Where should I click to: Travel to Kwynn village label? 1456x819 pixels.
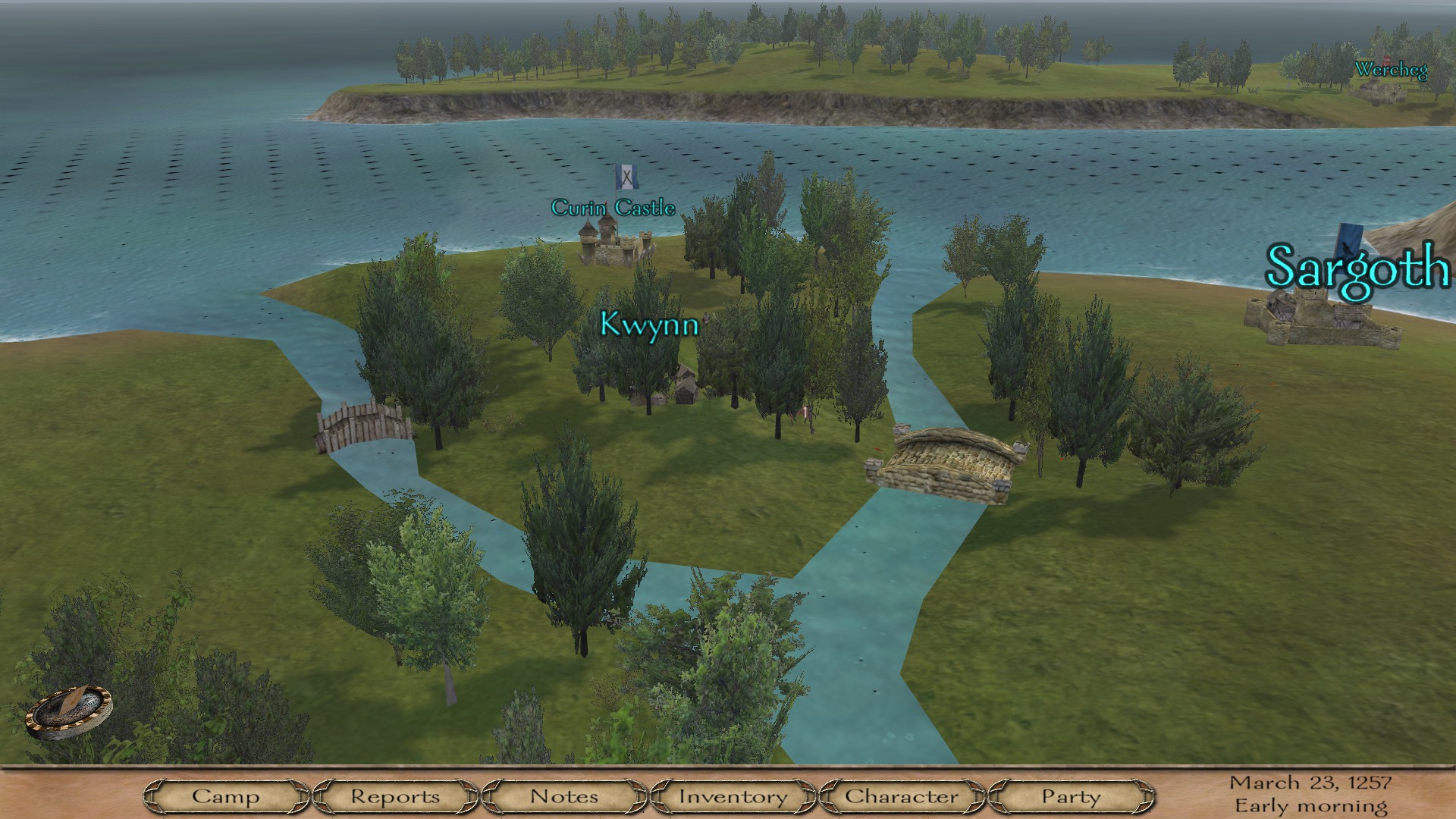click(648, 324)
